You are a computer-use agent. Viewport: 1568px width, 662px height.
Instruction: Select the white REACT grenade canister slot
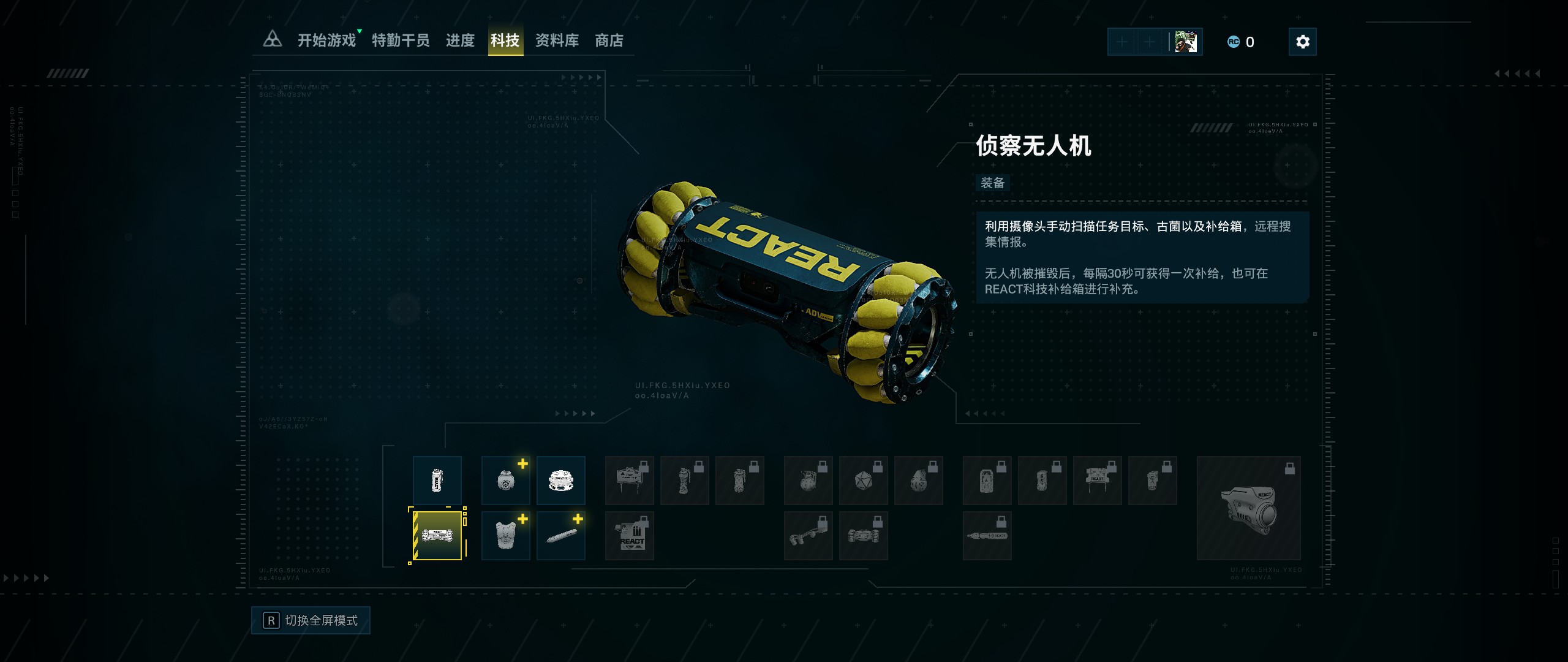pyautogui.click(x=437, y=481)
